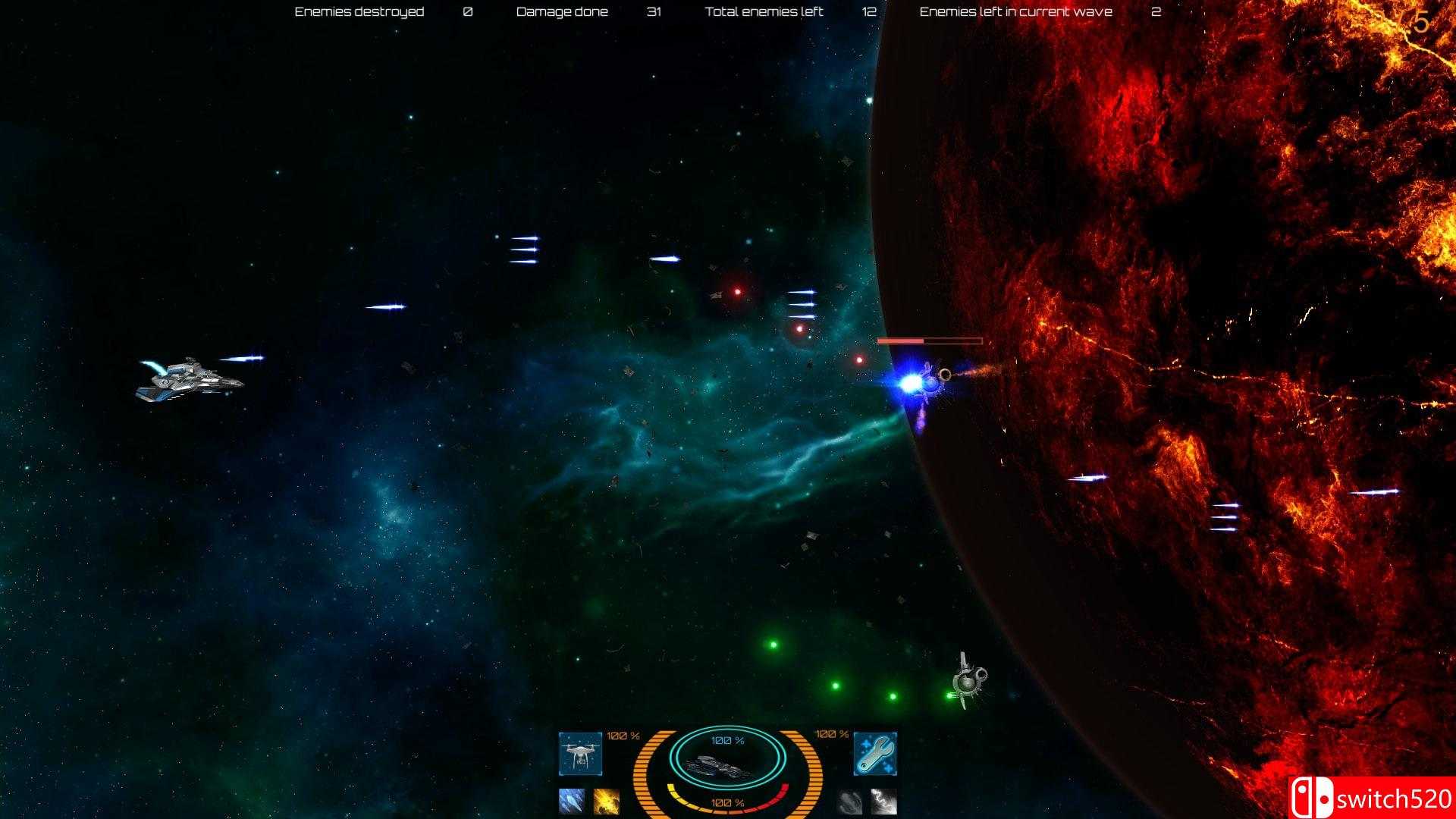Viewport: 1456px width, 819px height.
Task: Toggle repair mode via its 100% indicator
Action: point(830,734)
